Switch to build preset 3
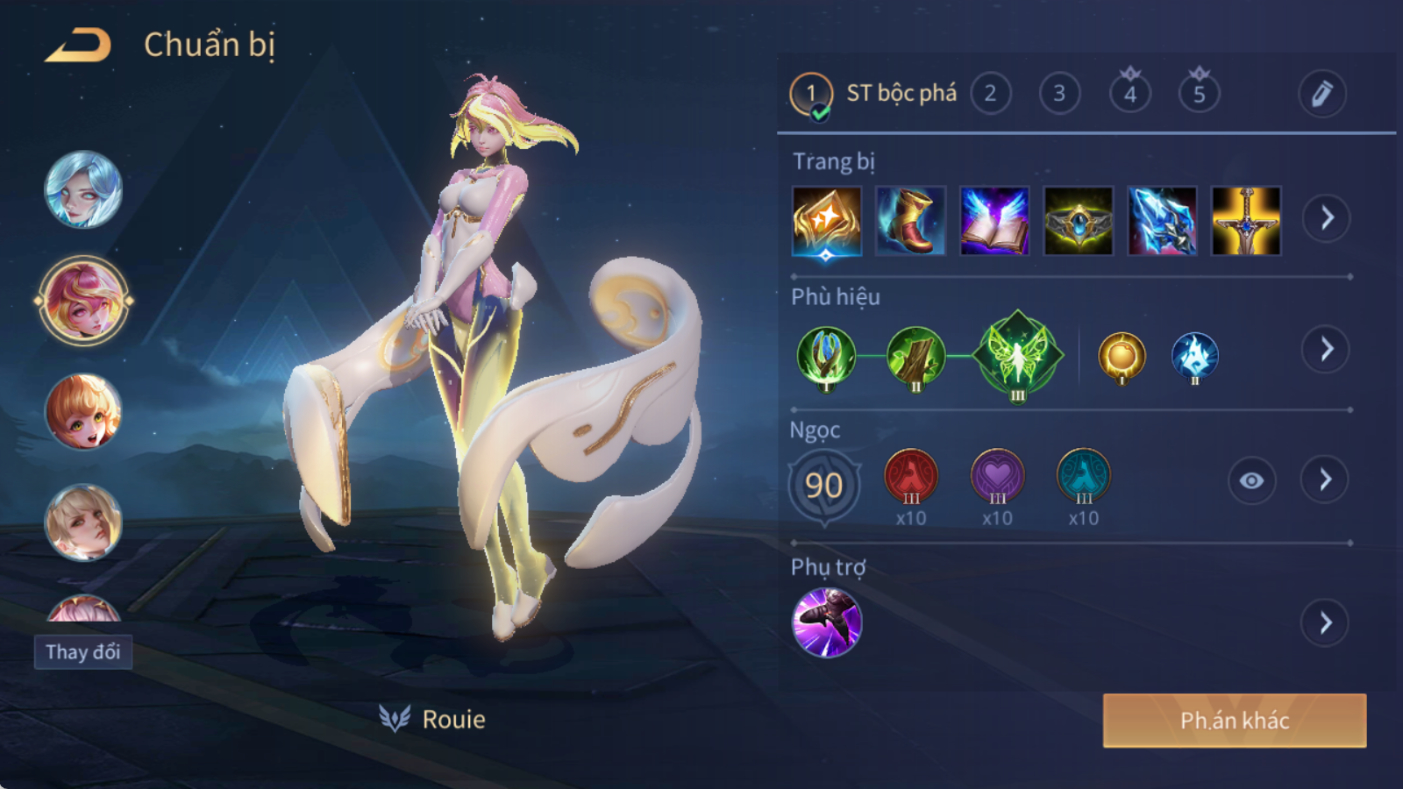This screenshot has width=1403, height=789. pos(1059,94)
